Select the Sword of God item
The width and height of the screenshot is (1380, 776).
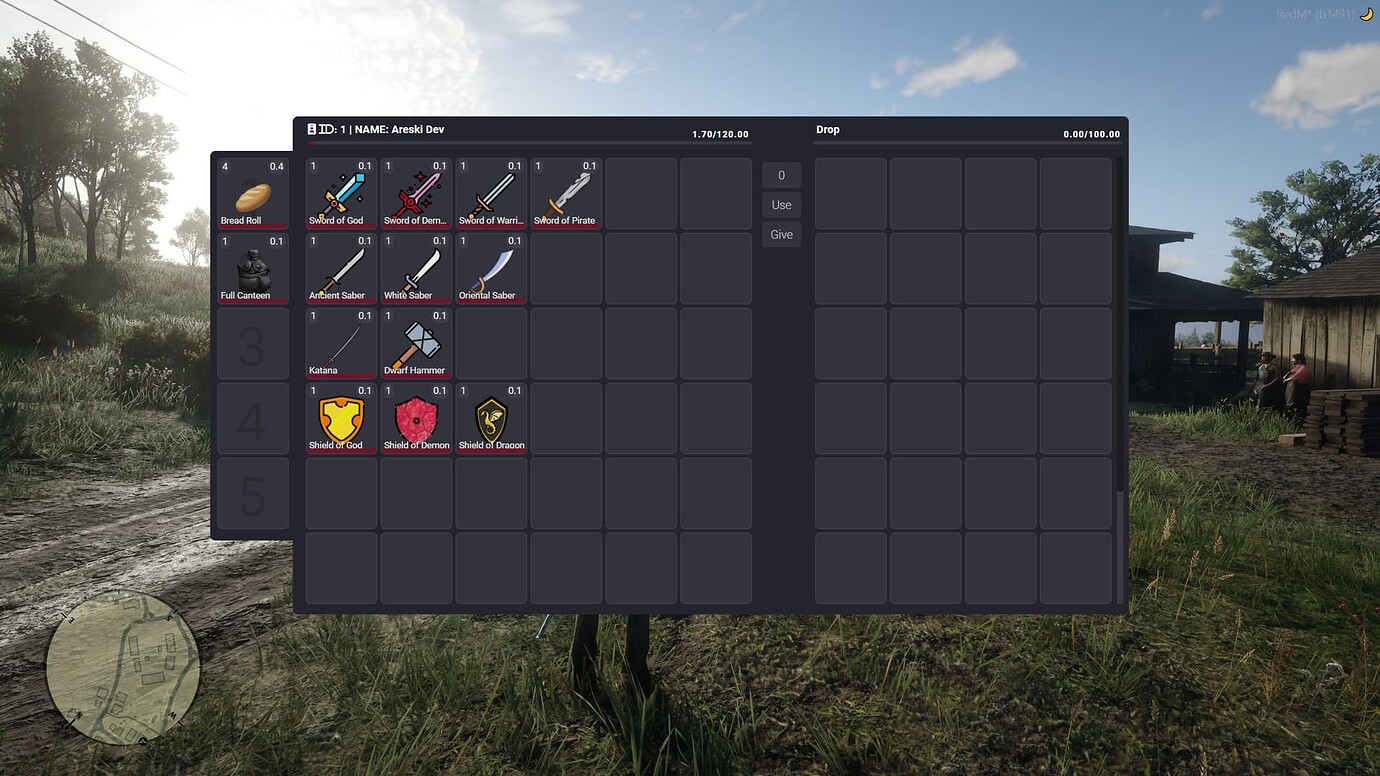340,192
